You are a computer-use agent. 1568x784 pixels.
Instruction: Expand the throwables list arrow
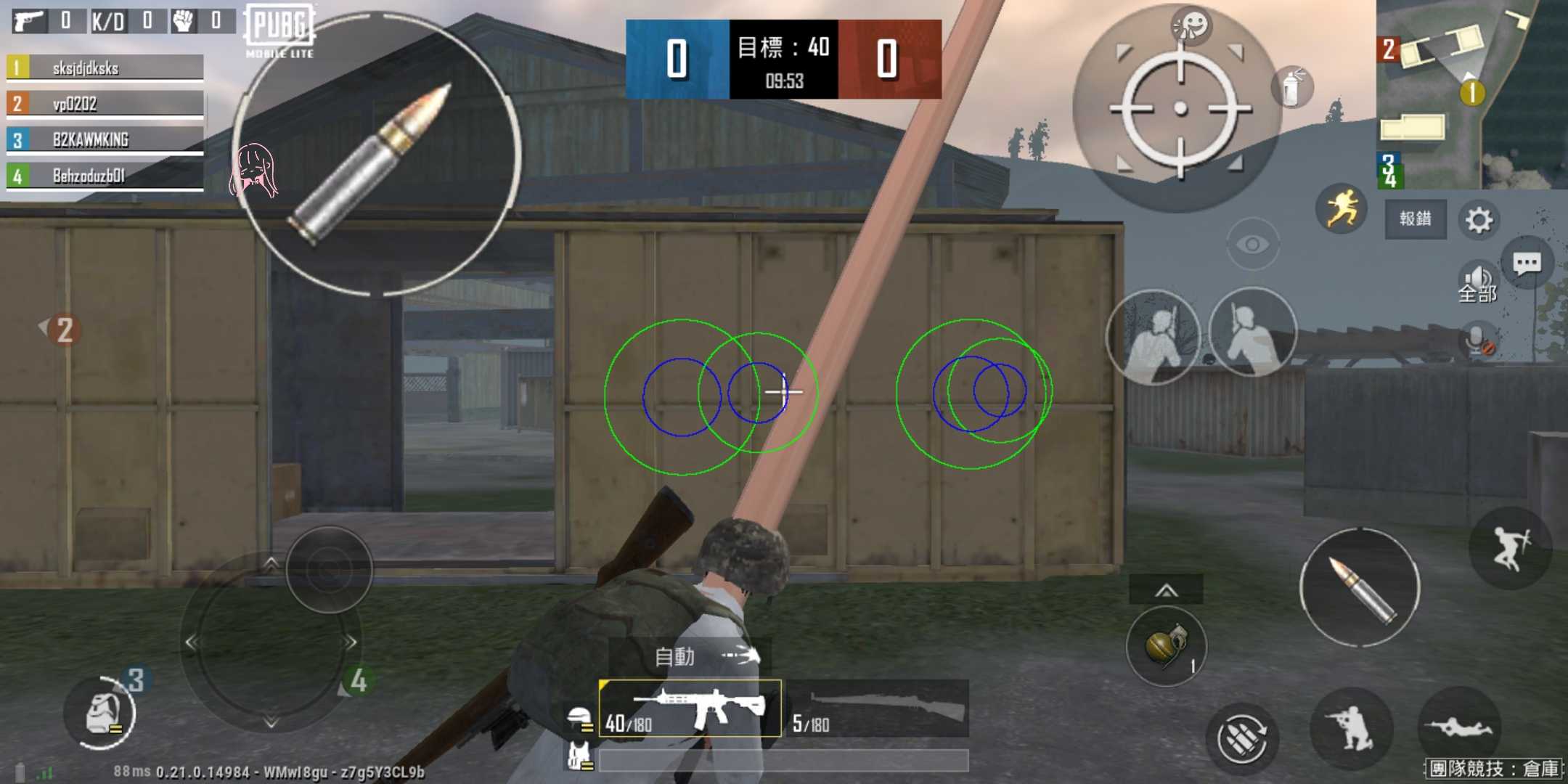(1166, 590)
